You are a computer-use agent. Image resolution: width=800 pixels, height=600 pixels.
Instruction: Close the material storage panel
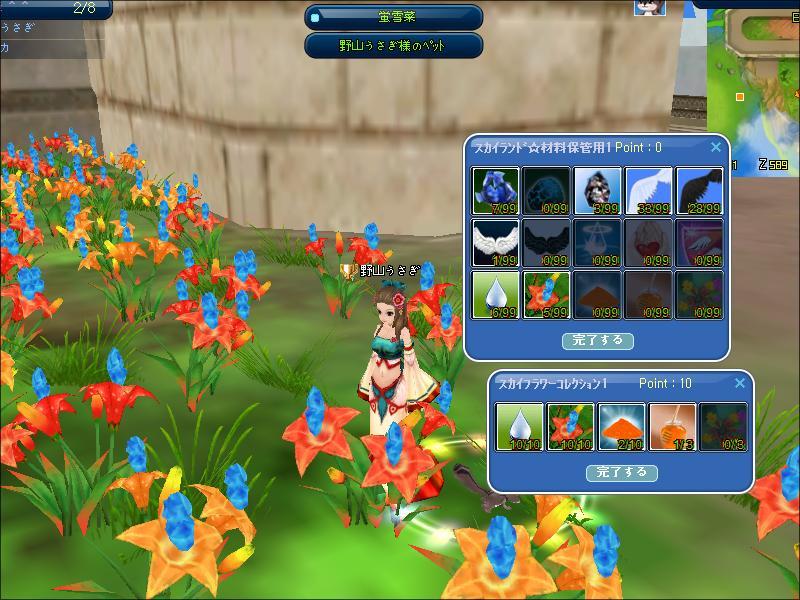[x=716, y=147]
